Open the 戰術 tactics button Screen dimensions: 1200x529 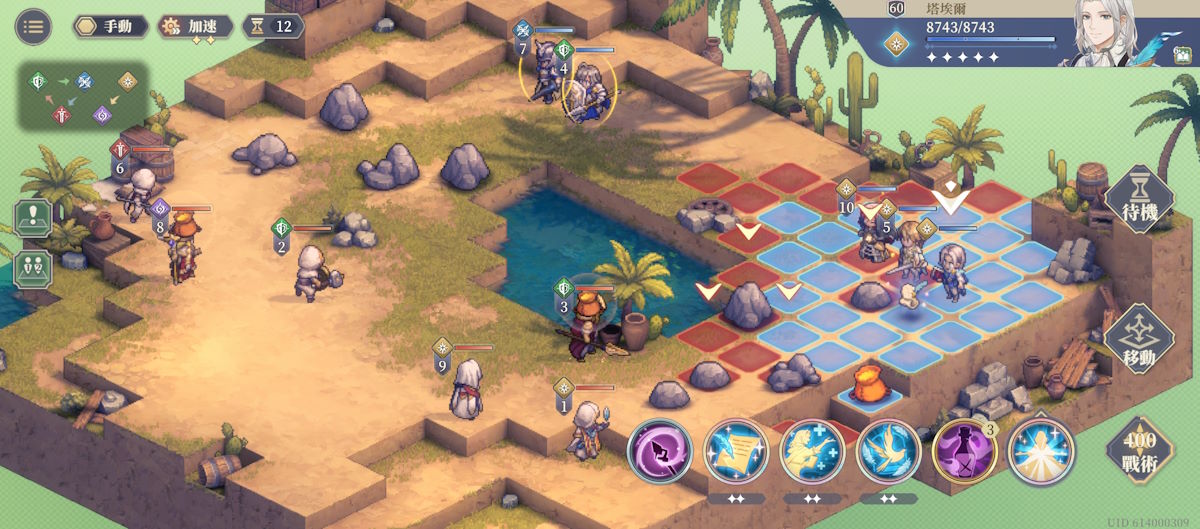1138,451
